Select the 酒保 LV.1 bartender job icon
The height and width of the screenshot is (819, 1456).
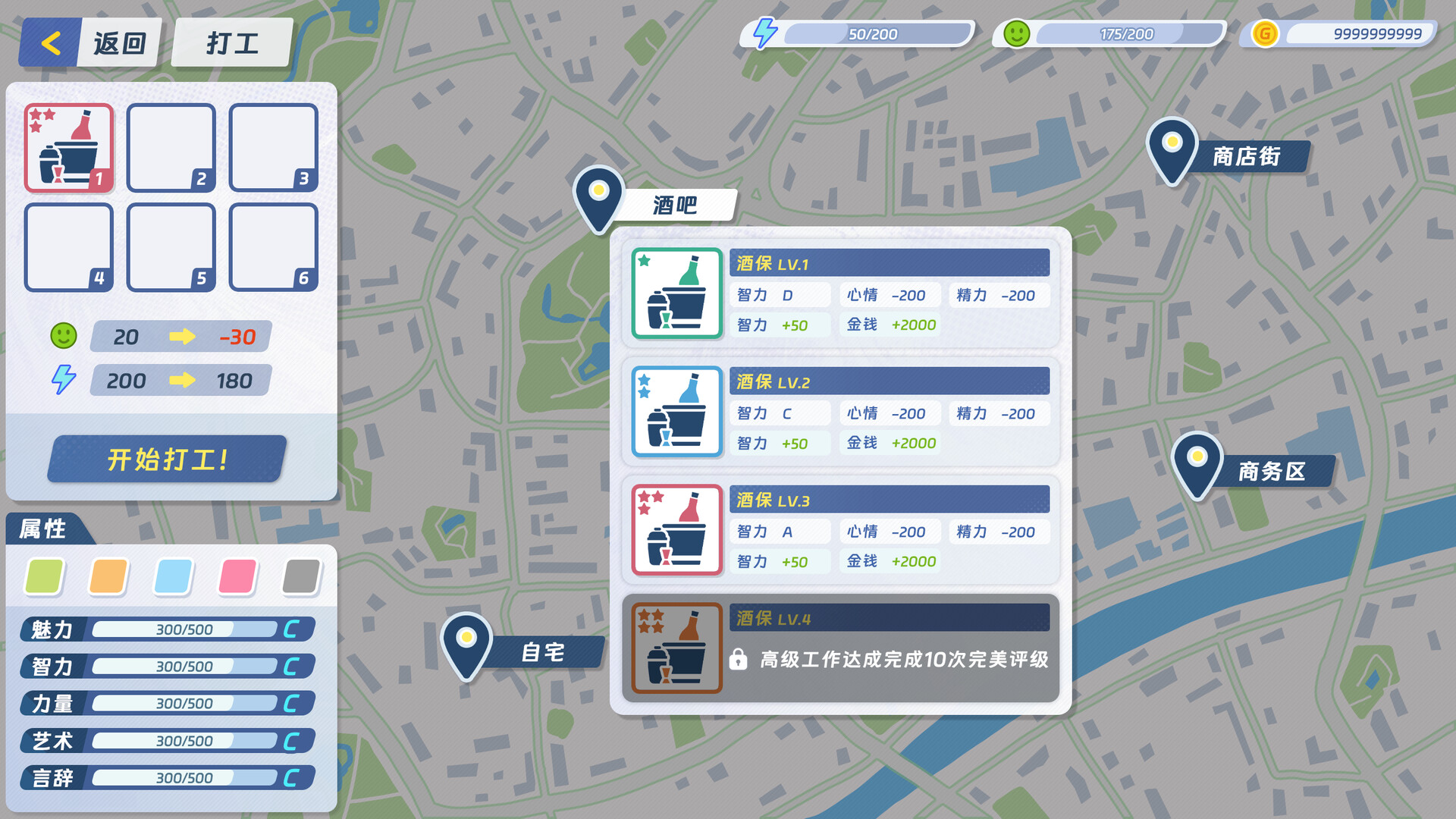tap(675, 294)
